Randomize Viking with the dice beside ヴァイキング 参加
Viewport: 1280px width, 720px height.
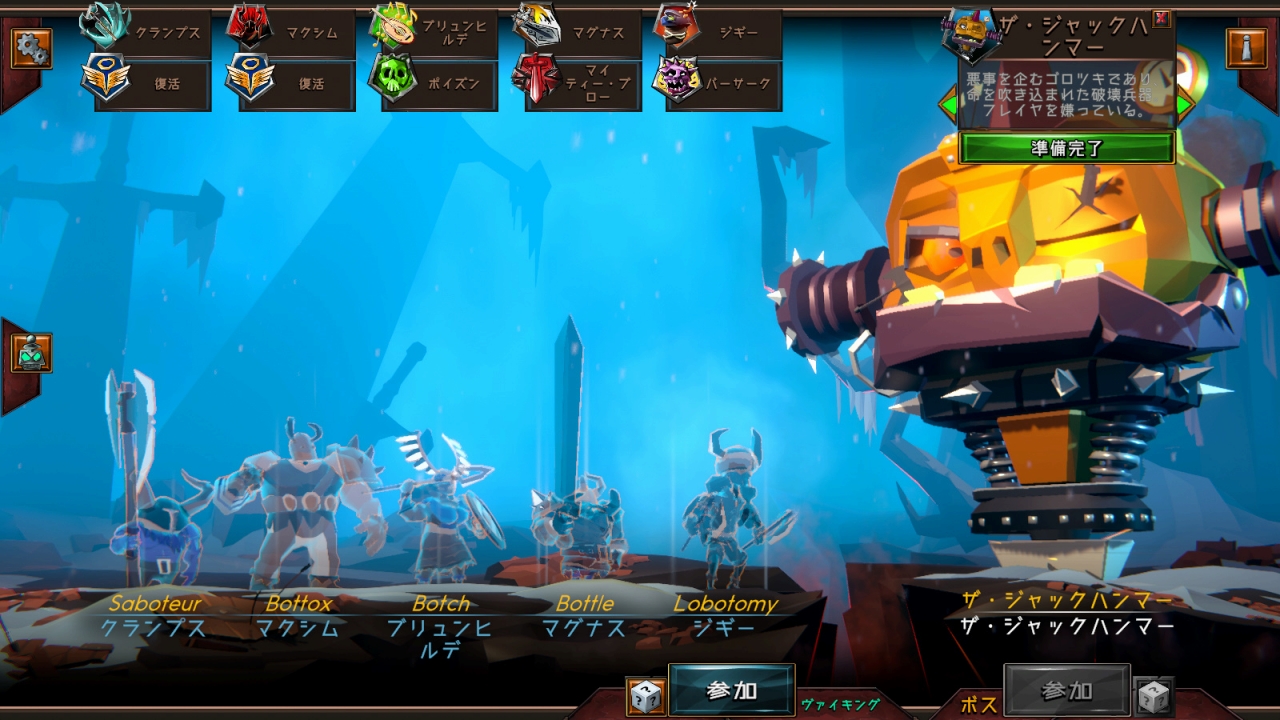click(x=646, y=697)
